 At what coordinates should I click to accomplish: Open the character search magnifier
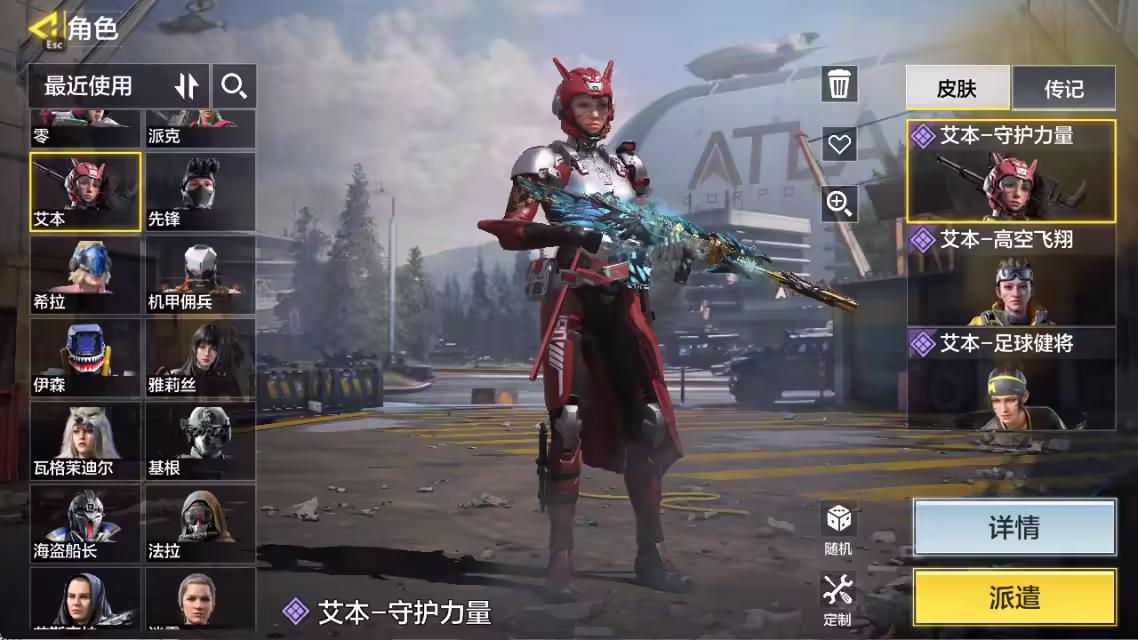[234, 86]
